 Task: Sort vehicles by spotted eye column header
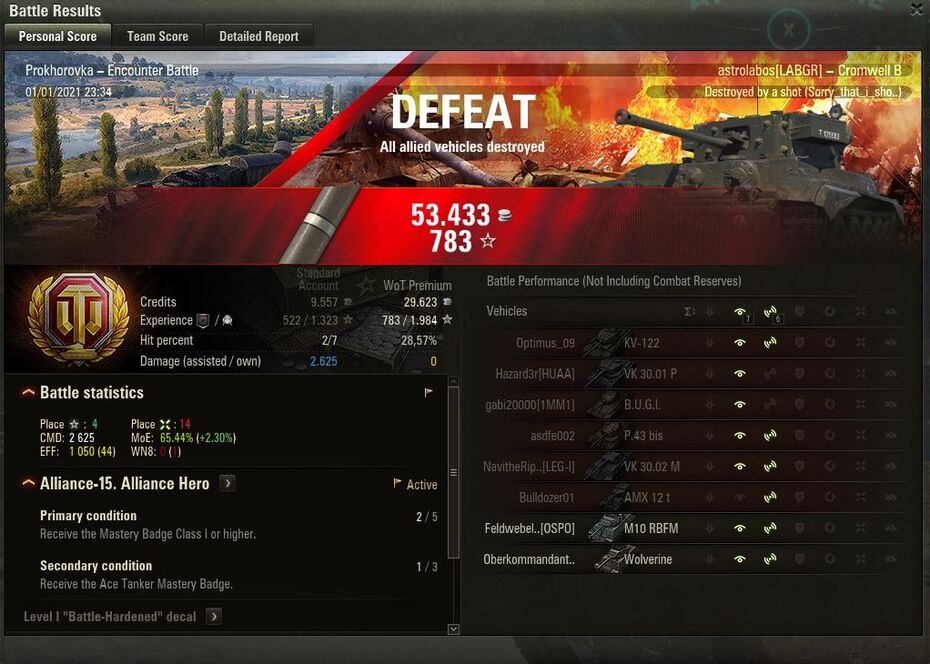pyautogui.click(x=740, y=312)
